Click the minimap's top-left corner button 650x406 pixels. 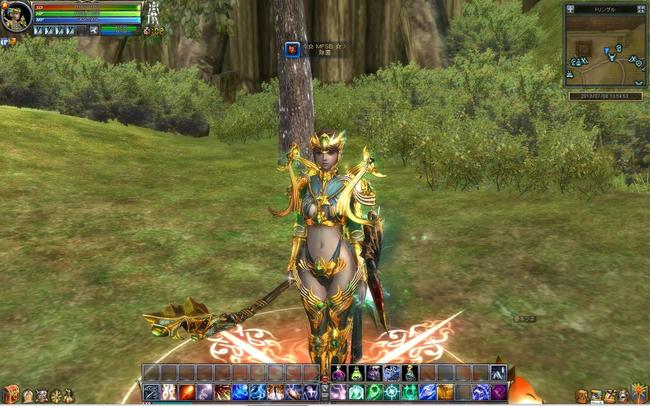[570, 8]
